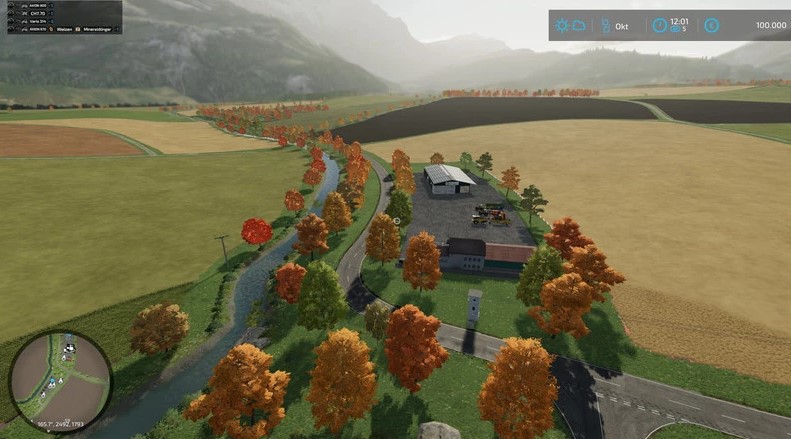Click the Okt calendar month icon
The width and height of the screenshot is (791, 439).
coord(603,25)
